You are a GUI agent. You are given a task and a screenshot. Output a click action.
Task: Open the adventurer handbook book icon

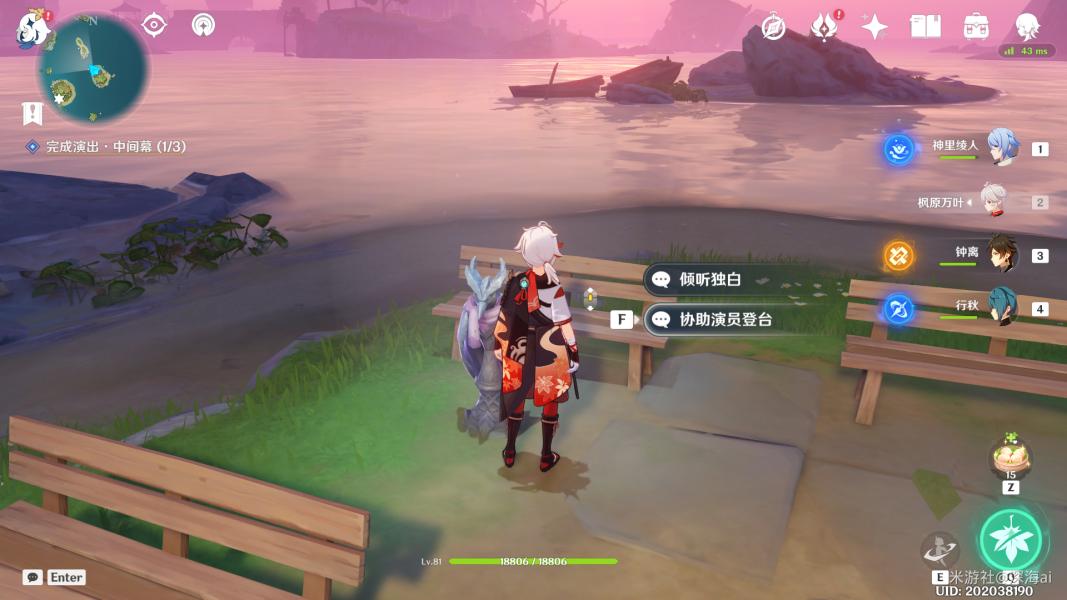[x=925, y=27]
